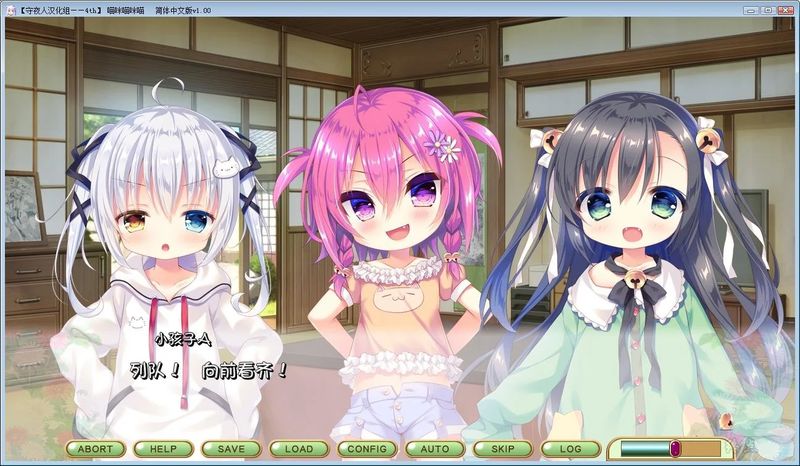Open the SAVE menu
800x466 pixels.
[231, 449]
